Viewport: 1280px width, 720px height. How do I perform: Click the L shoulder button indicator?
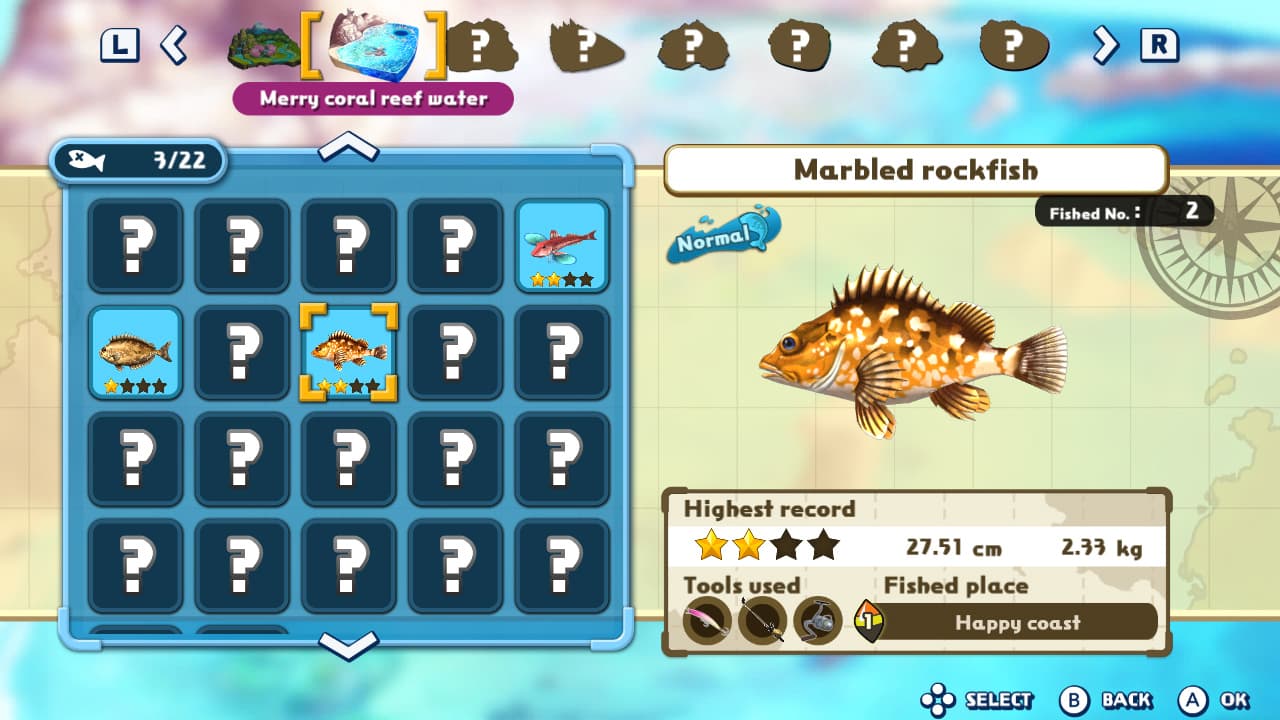click(x=120, y=46)
